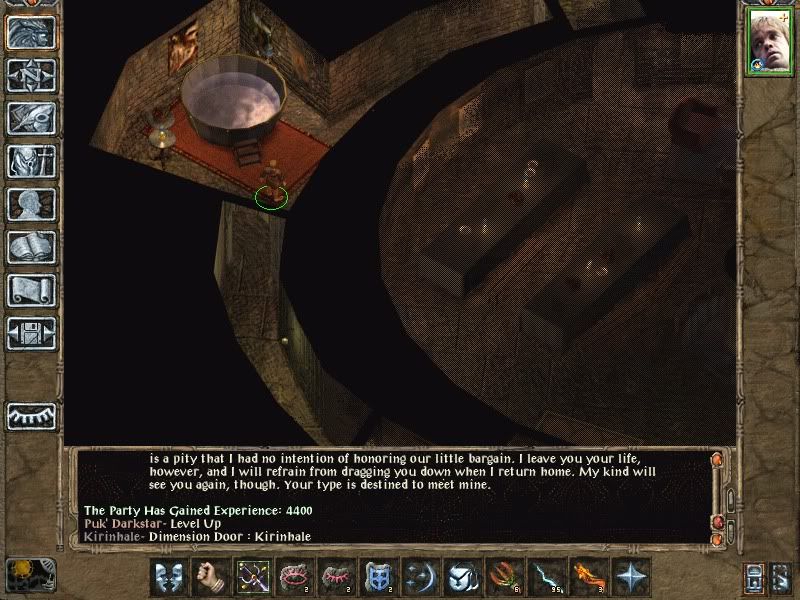This screenshot has width=800, height=600.
Task: Use the orange flame quick item
Action: [x=586, y=577]
